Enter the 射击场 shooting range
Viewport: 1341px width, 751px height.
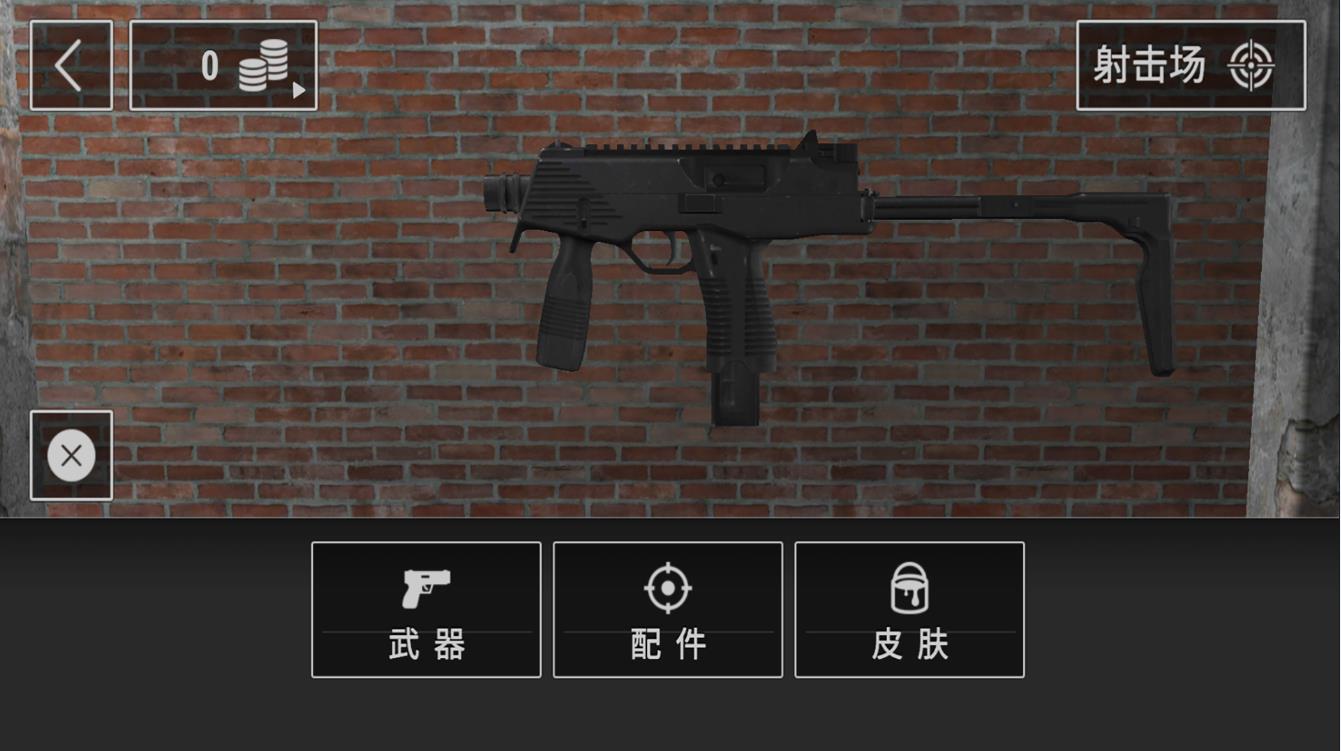(1190, 63)
